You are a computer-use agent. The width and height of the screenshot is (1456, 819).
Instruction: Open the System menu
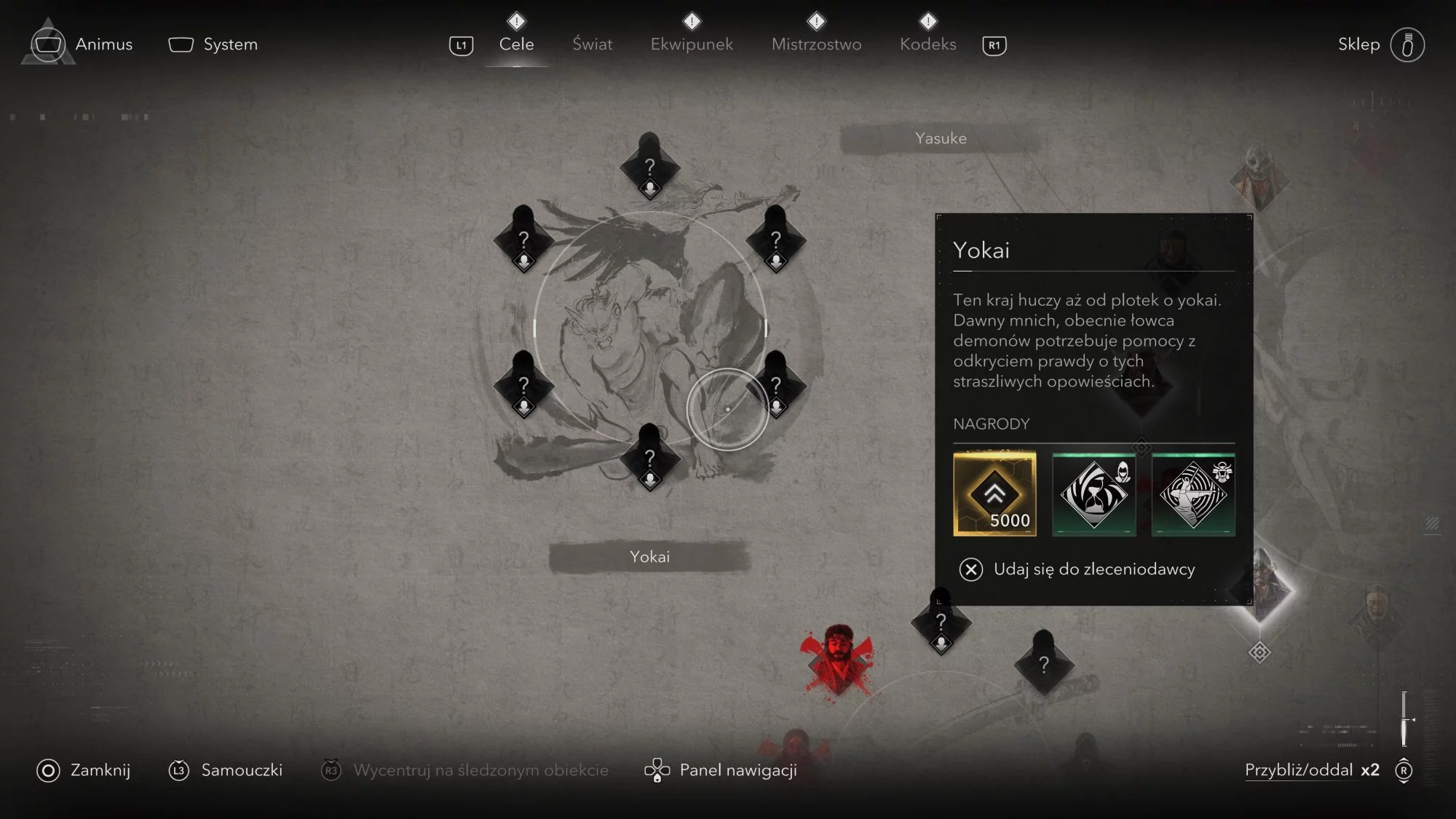click(x=213, y=44)
